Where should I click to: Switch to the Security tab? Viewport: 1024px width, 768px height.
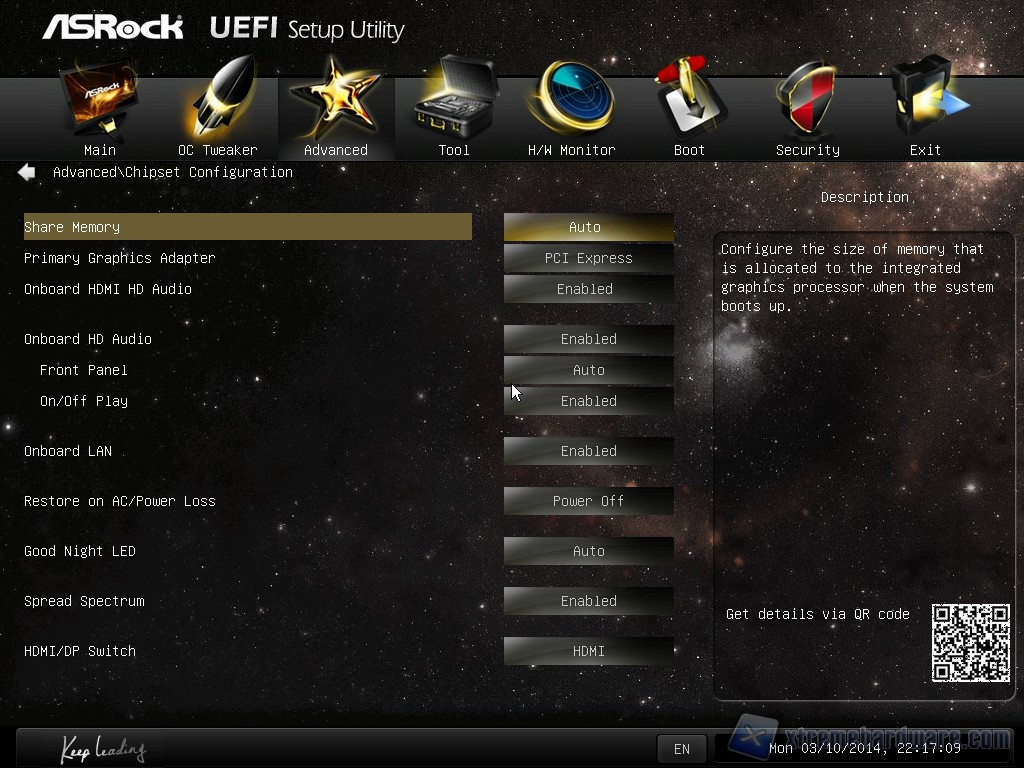[807, 112]
